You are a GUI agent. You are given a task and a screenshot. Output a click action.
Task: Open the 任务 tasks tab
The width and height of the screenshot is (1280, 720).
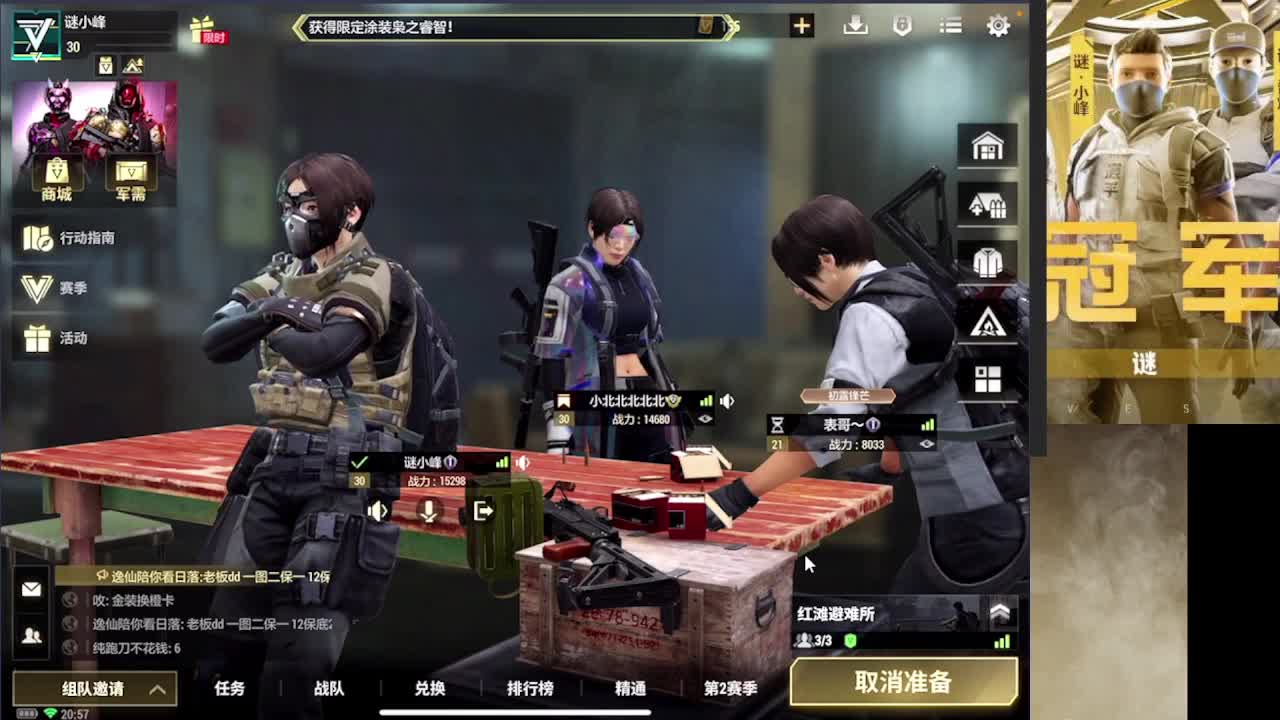[x=231, y=689]
